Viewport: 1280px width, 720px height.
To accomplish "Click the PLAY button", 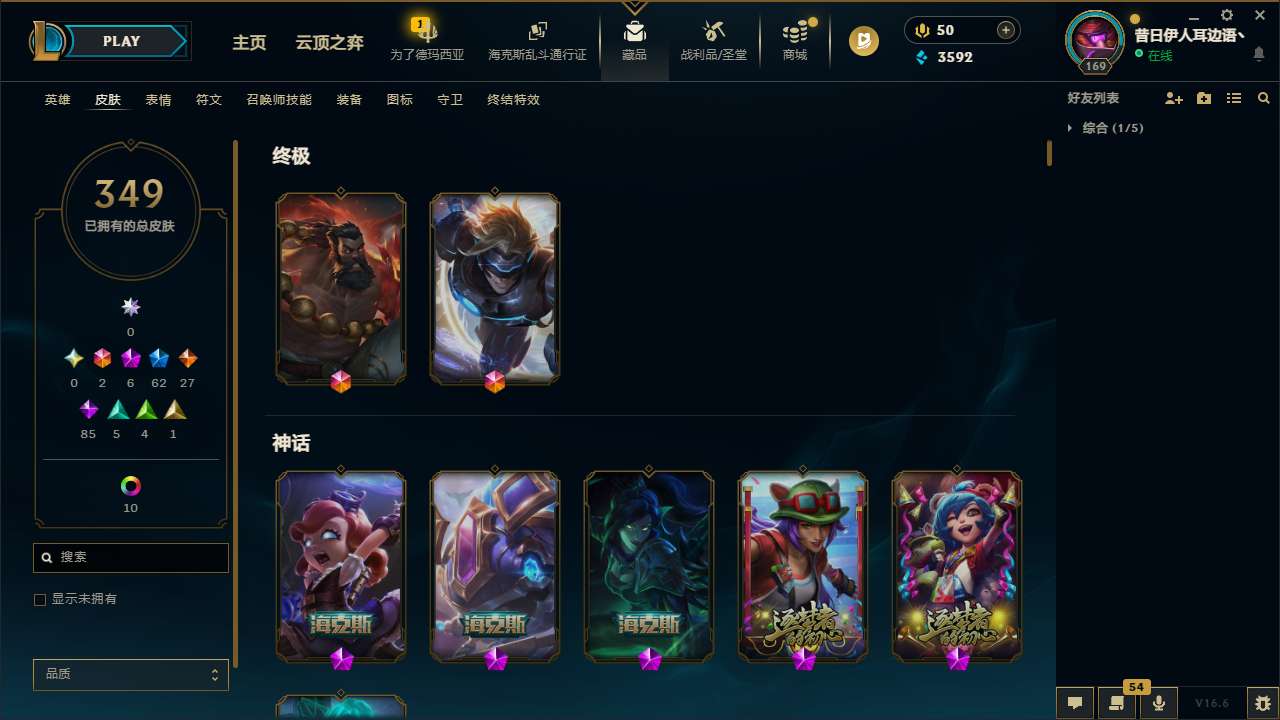I will coord(121,41).
